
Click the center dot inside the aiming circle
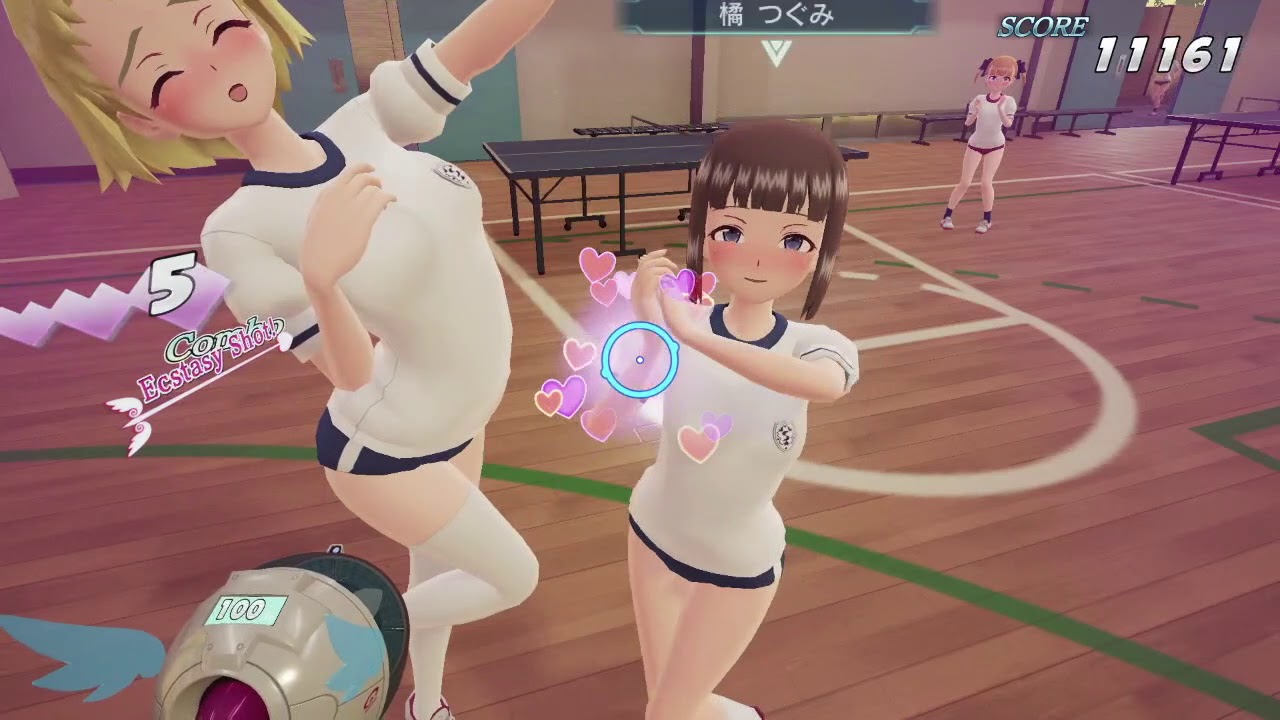tap(639, 358)
